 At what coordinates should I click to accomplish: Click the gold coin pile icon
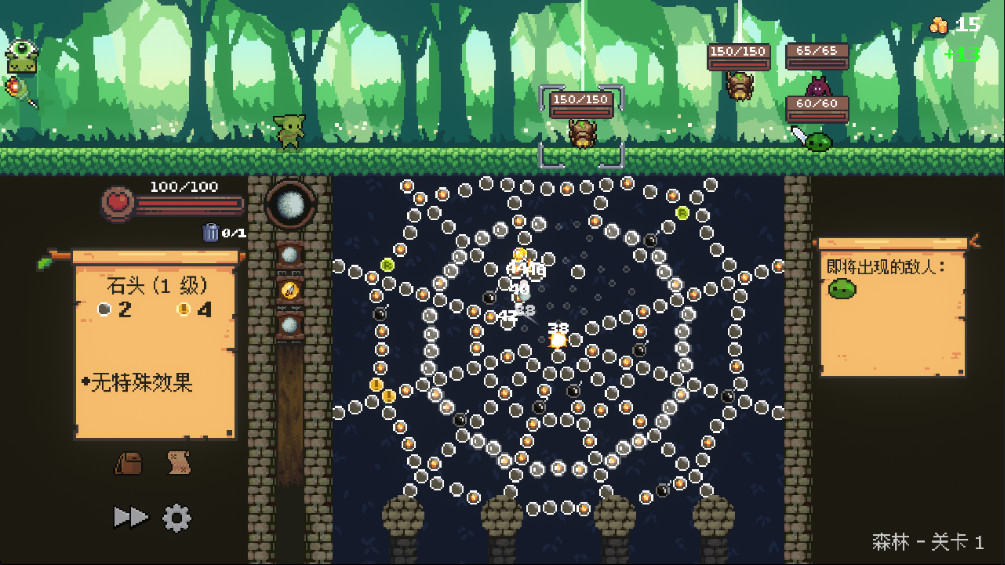click(939, 25)
